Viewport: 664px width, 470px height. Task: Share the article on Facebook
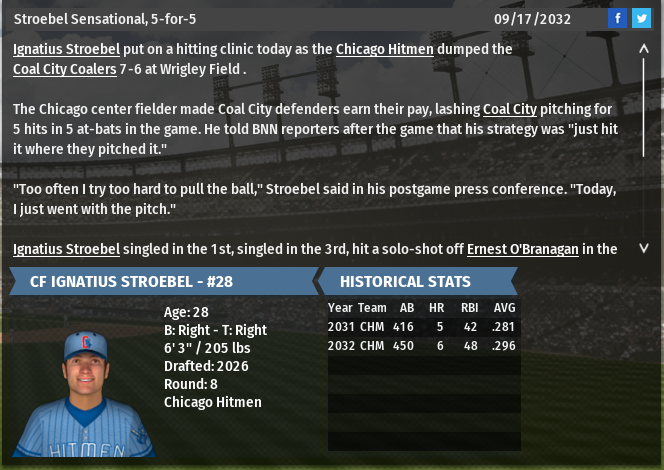pyautogui.click(x=617, y=19)
